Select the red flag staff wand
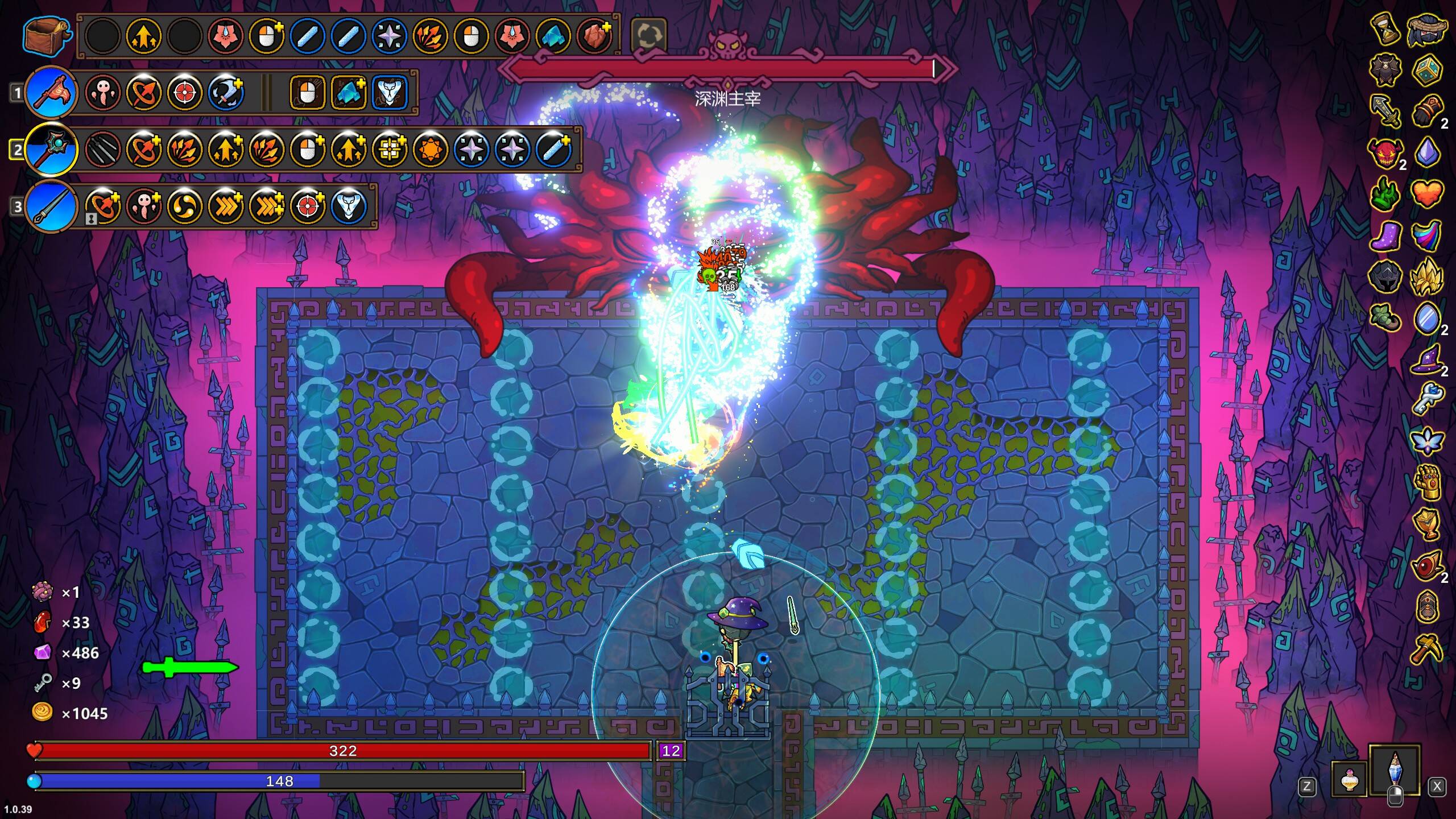 pos(51,92)
